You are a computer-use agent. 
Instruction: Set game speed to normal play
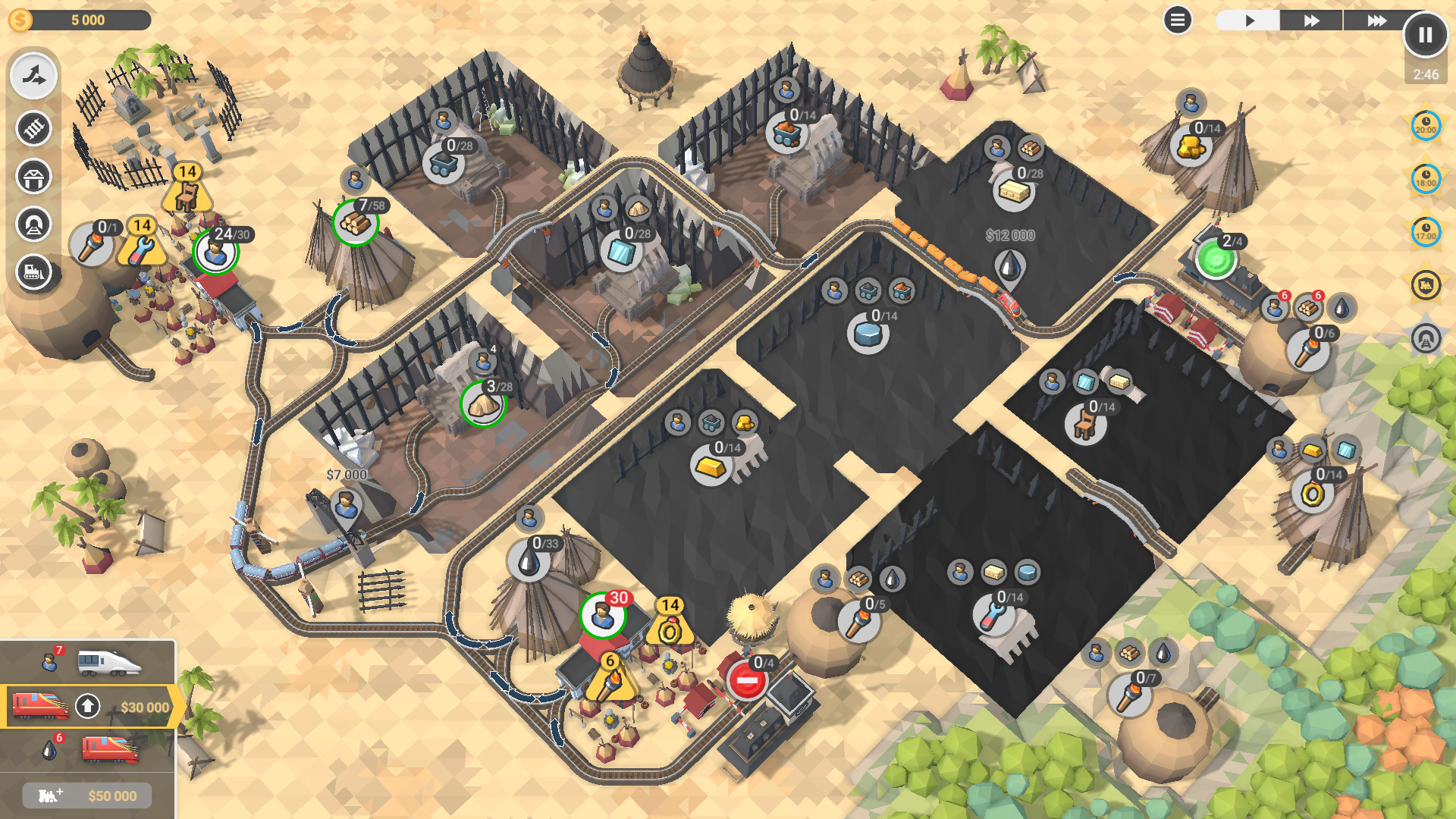tap(1249, 20)
